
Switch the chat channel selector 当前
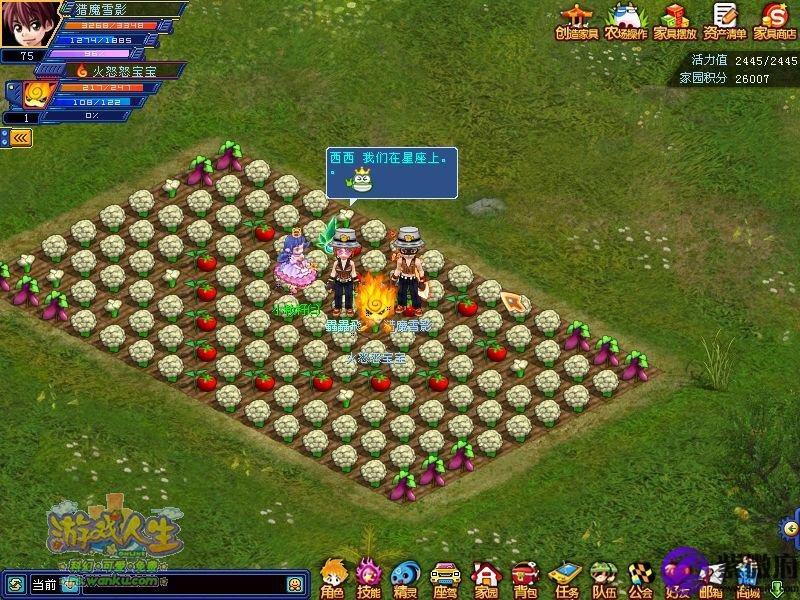(x=43, y=584)
